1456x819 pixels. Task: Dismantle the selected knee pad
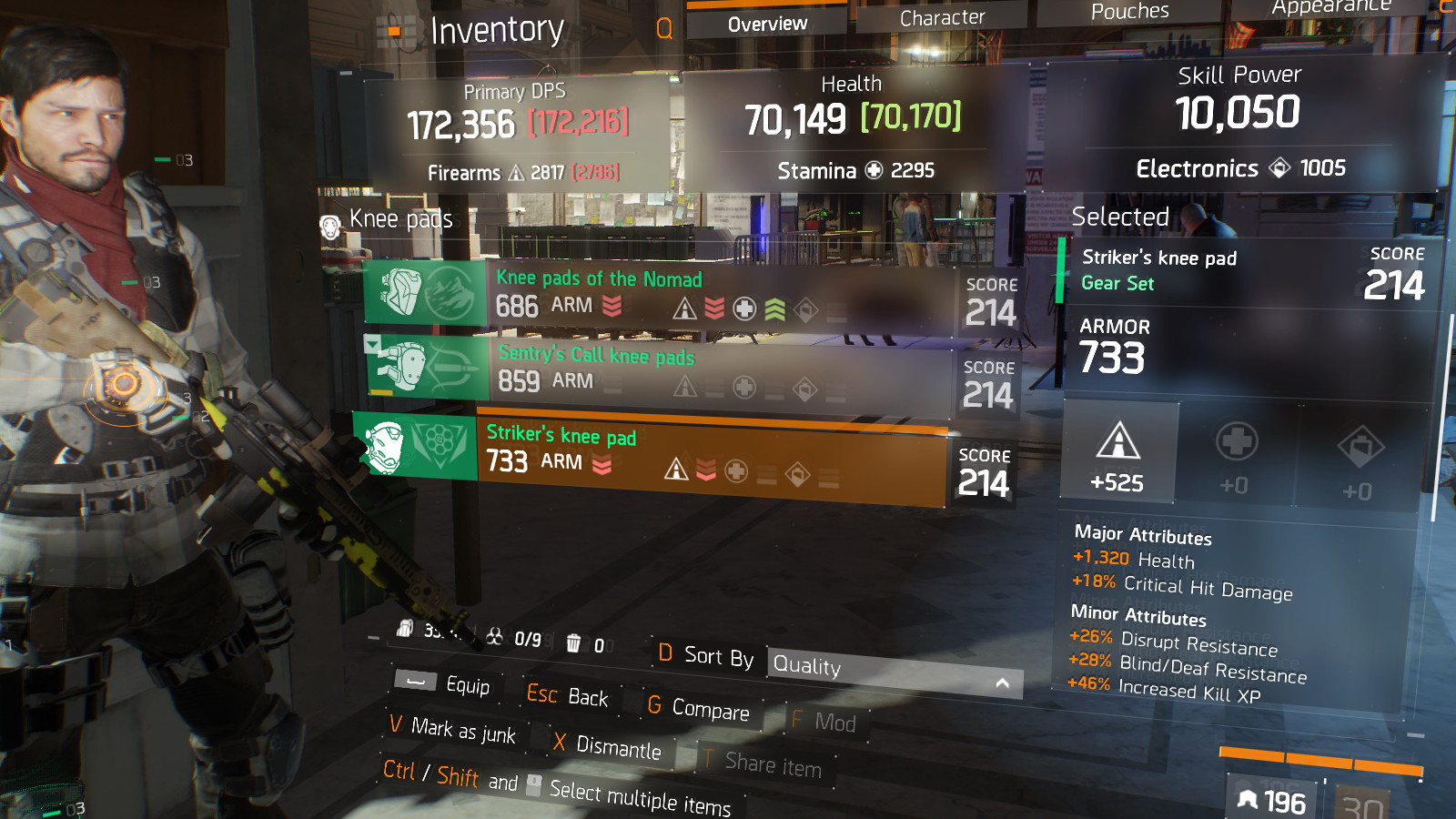[x=608, y=746]
